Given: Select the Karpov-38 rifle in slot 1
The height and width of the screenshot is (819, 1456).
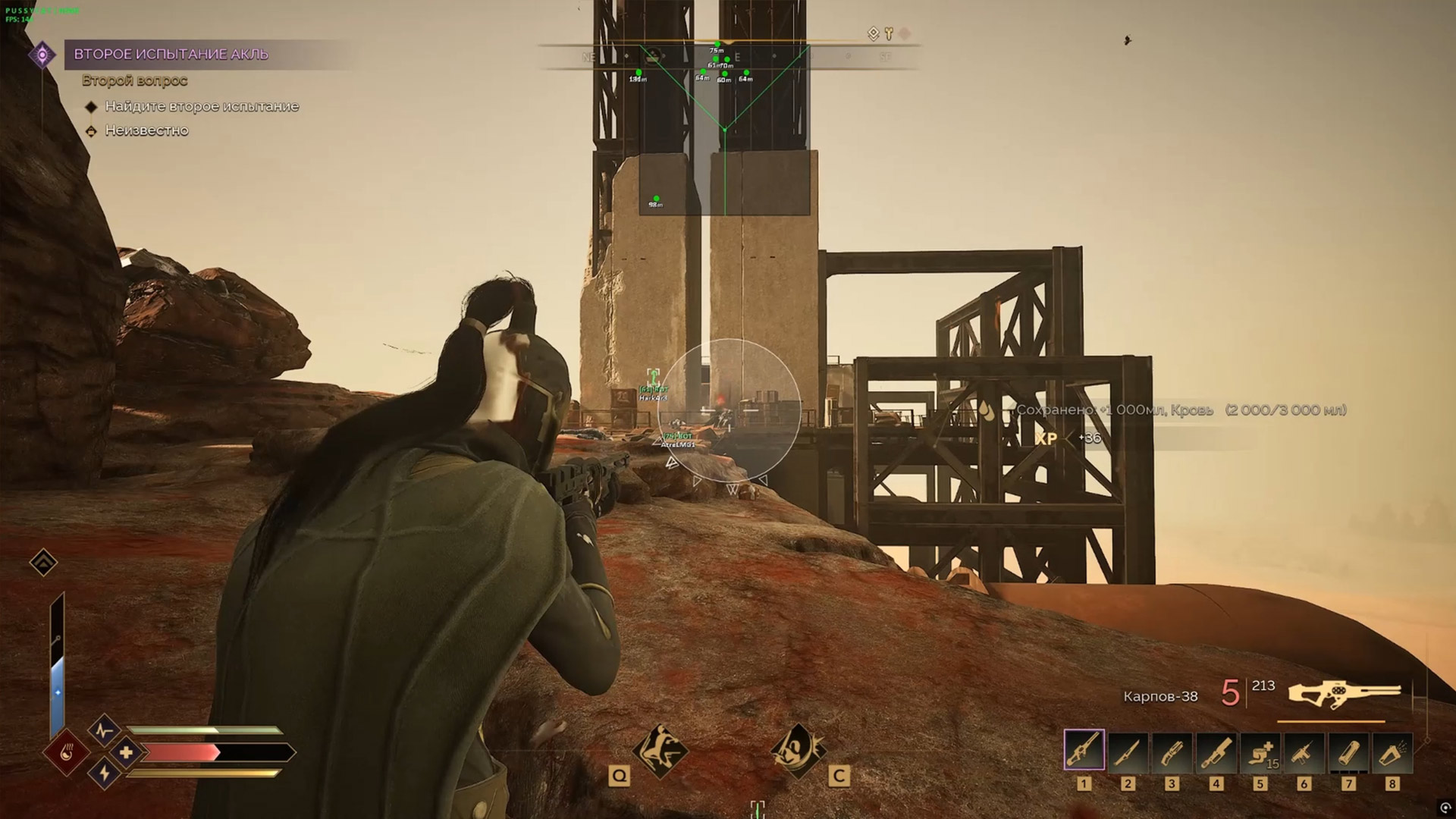Looking at the screenshot, I should (1084, 750).
